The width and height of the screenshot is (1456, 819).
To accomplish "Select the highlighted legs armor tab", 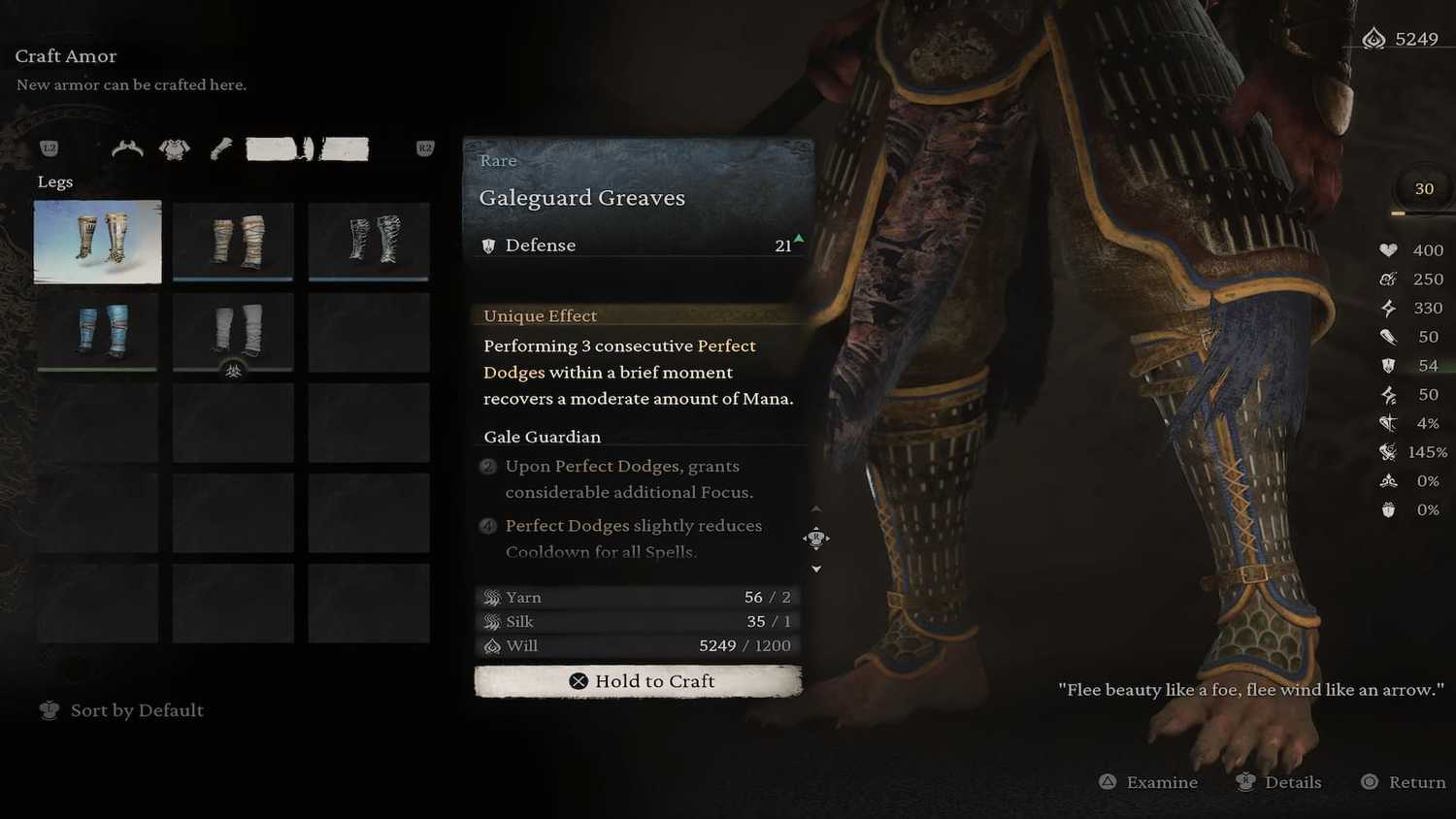I will coord(307,148).
